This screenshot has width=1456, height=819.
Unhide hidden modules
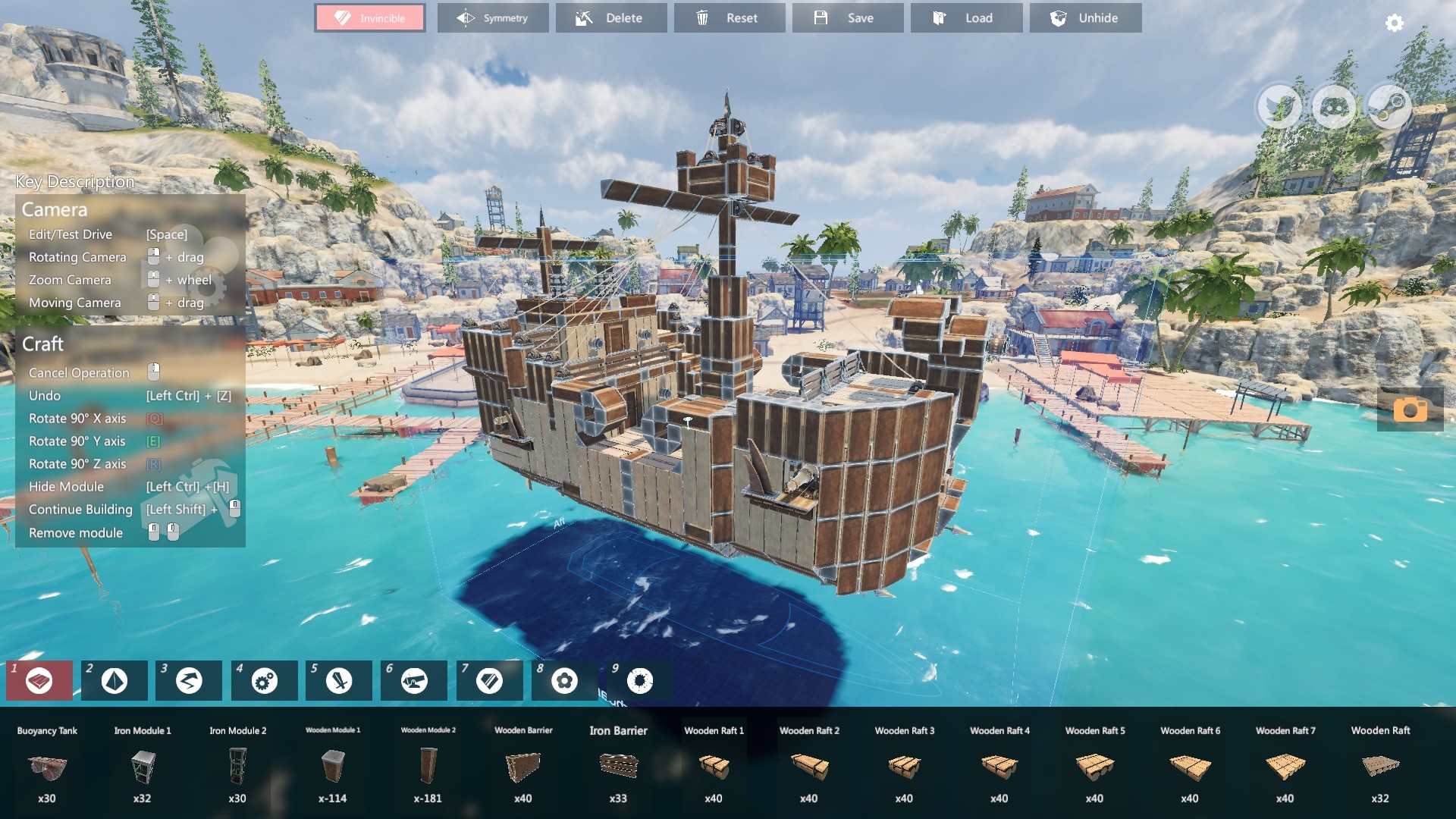coord(1085,17)
